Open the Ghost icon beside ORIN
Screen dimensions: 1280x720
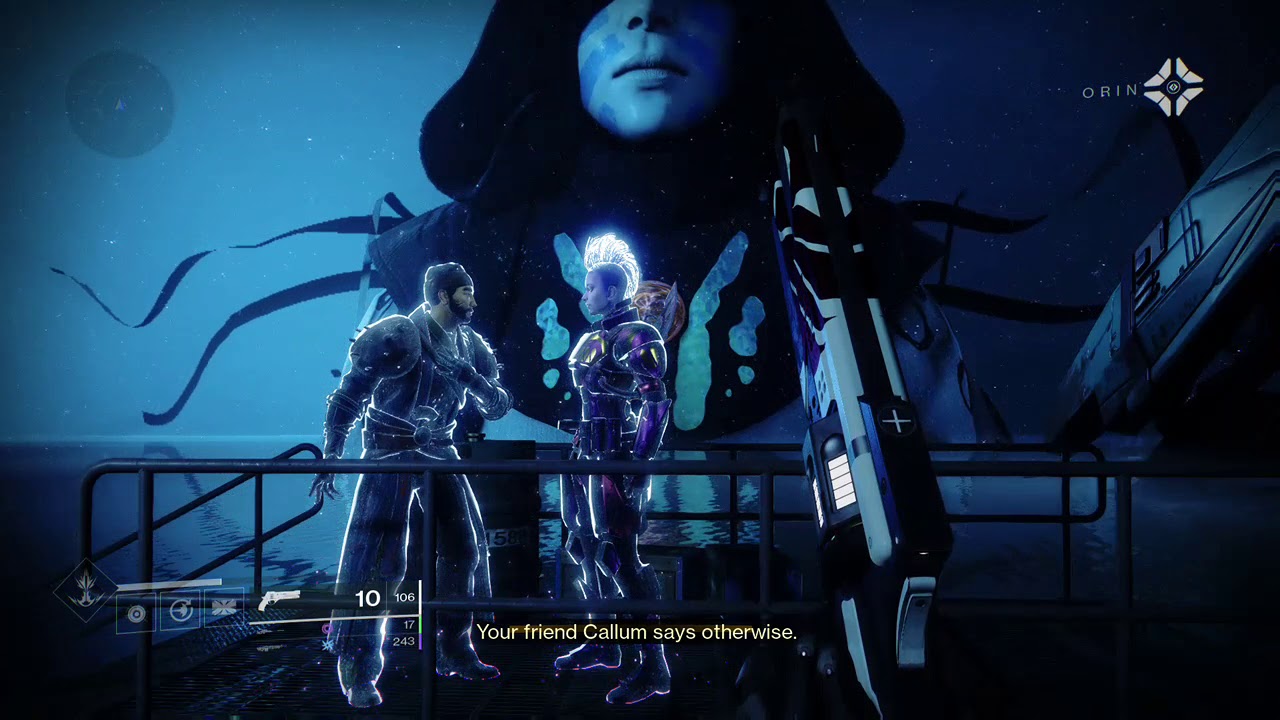1173,88
